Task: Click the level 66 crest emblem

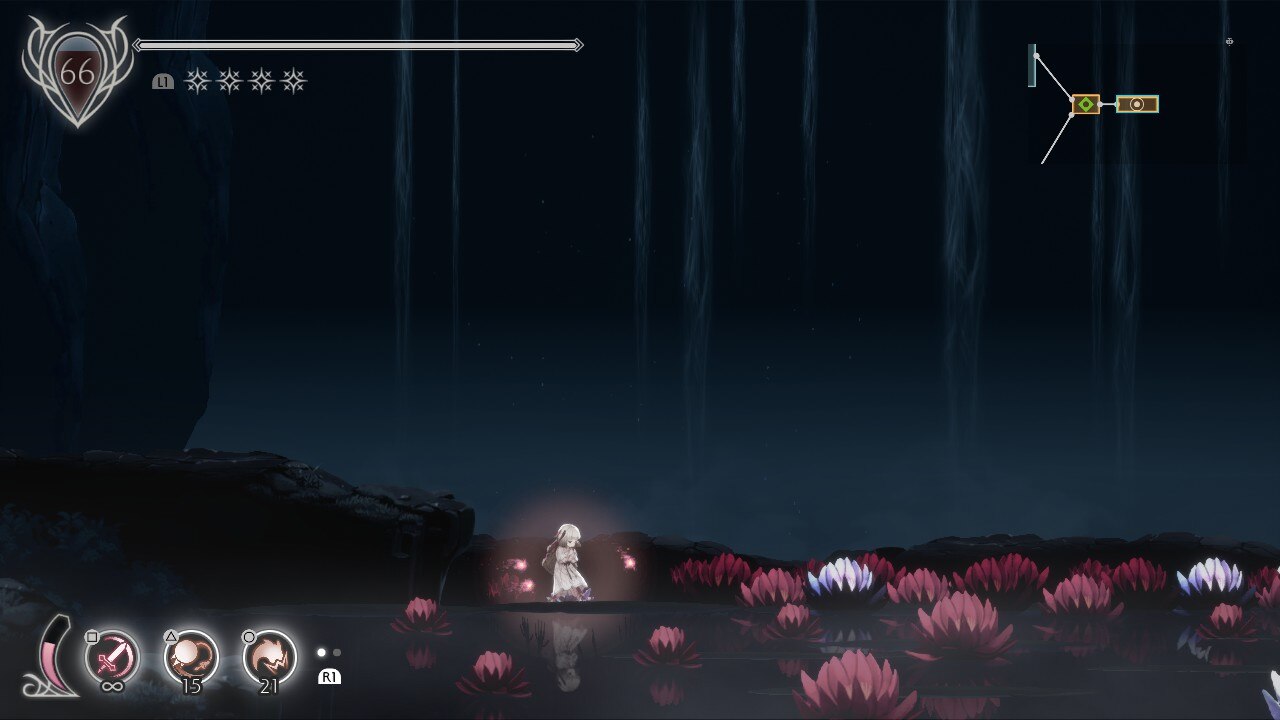Action: (77, 72)
